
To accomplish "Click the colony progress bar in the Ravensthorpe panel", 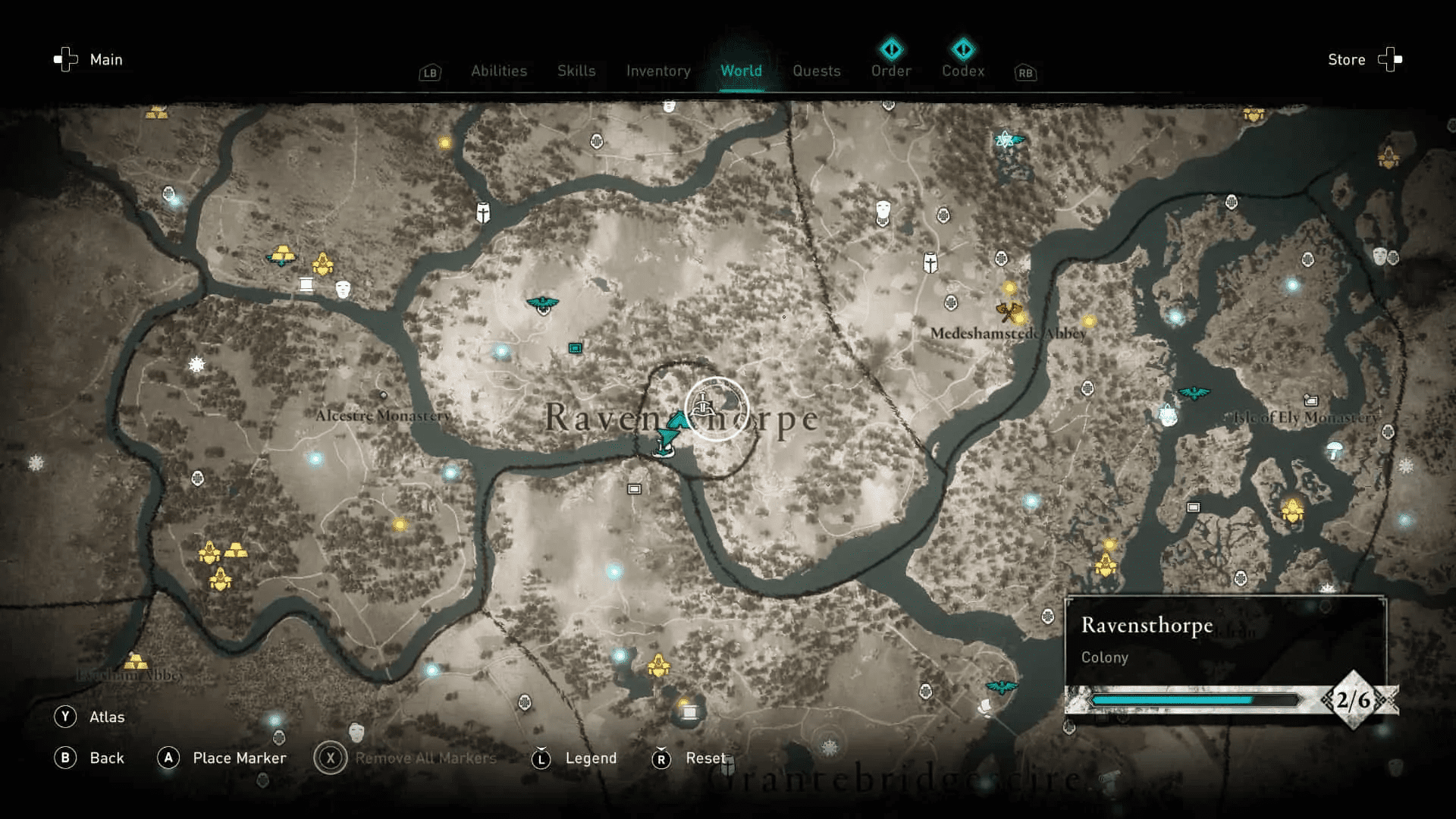I will tap(1198, 700).
